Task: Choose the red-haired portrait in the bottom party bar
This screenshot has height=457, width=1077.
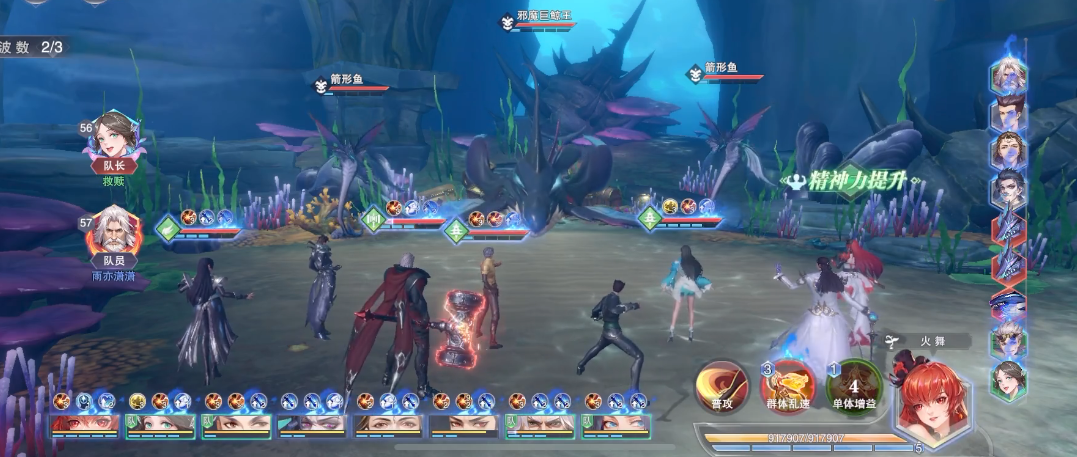Action: 85,424
